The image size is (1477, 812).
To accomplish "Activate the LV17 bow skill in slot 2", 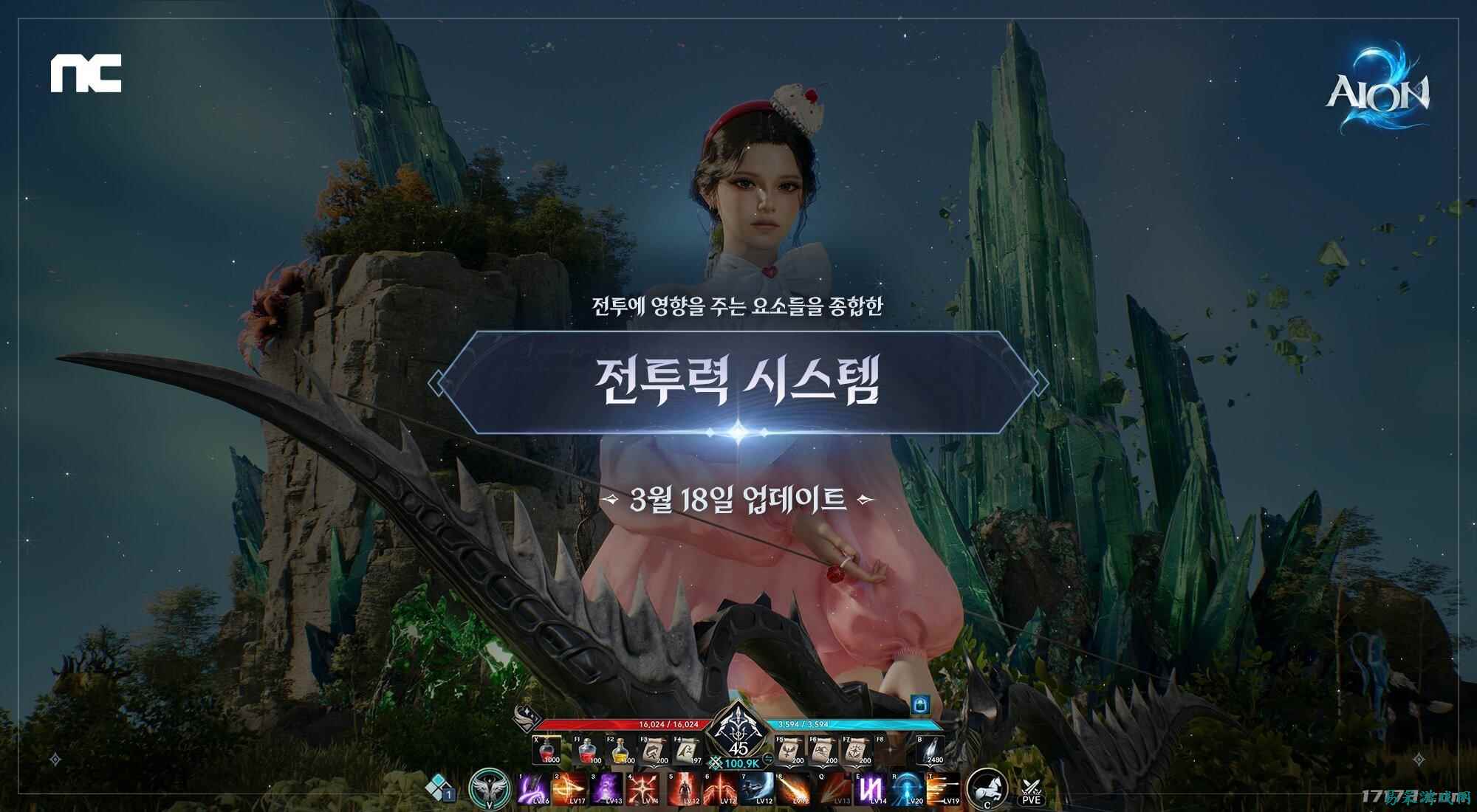I will click(570, 788).
